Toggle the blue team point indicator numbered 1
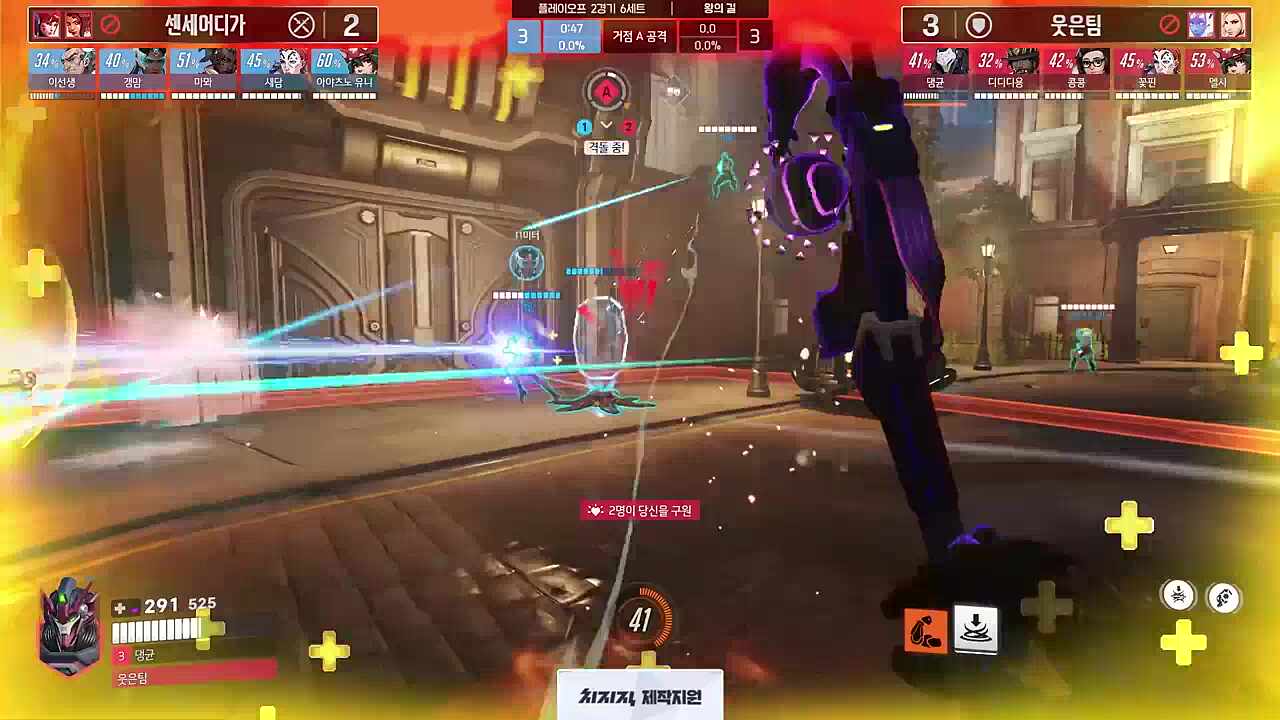 tap(584, 127)
